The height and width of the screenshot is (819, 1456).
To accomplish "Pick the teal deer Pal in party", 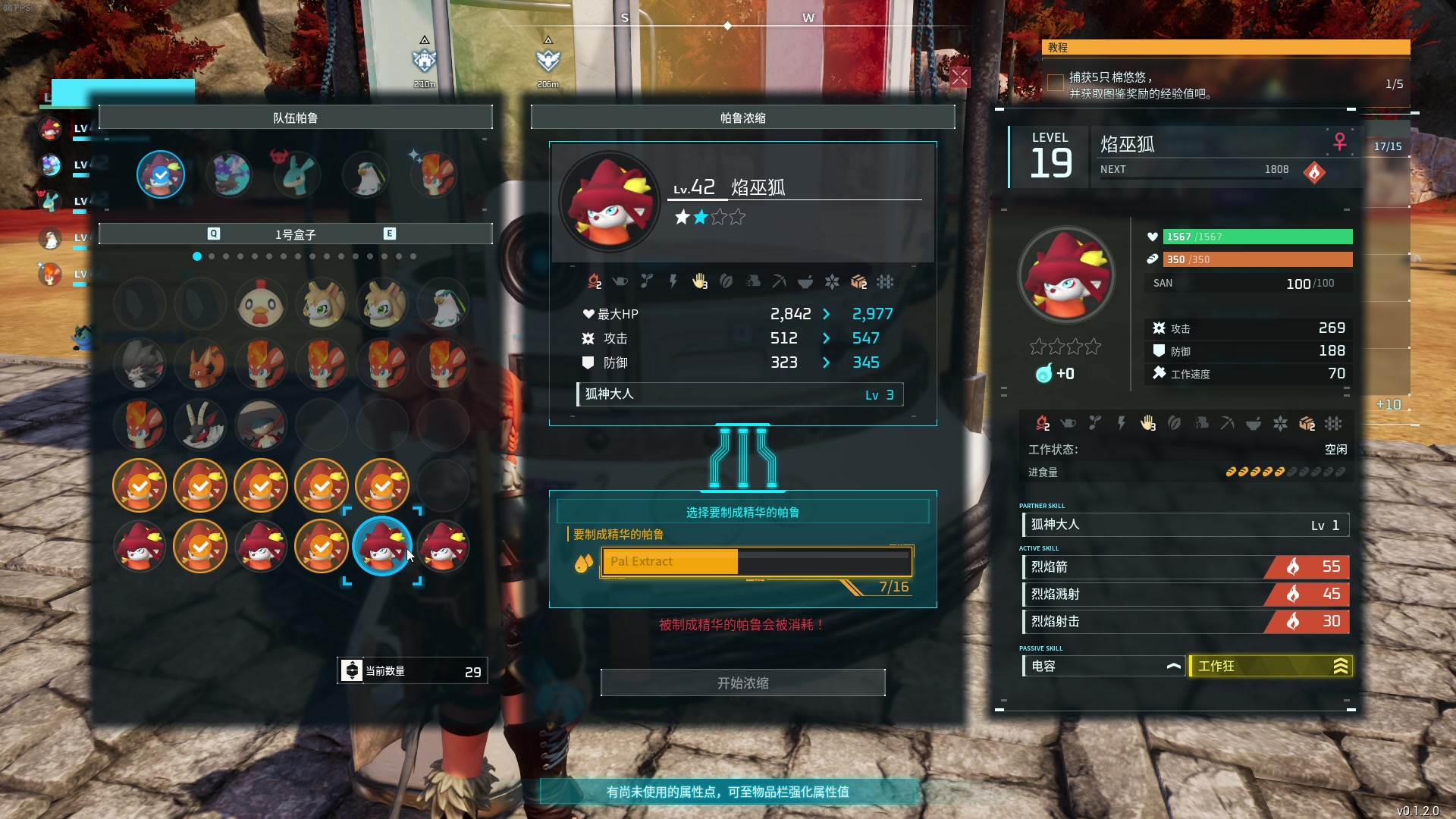I will 297,174.
